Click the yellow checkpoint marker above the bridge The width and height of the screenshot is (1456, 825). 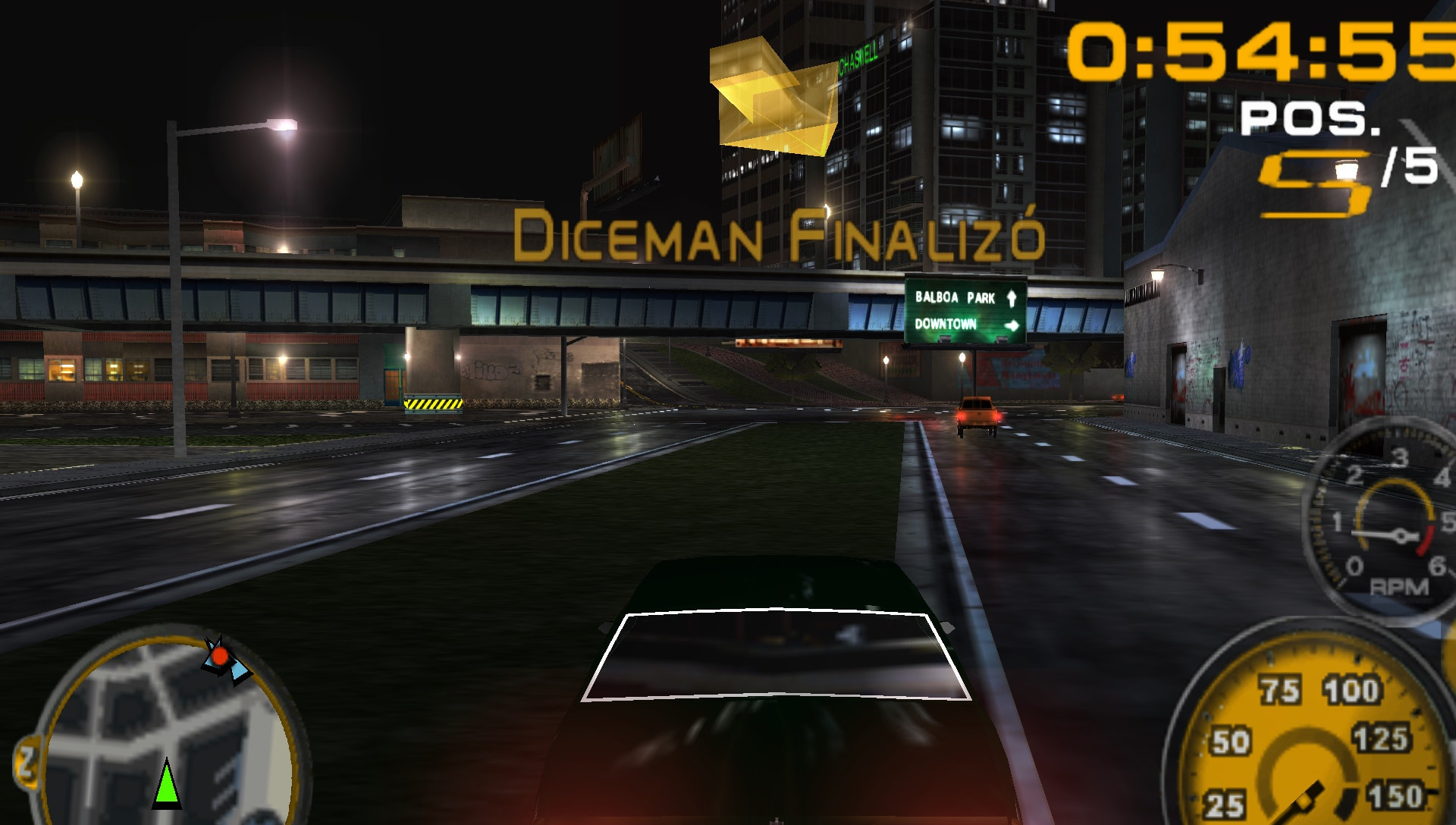coord(773,99)
